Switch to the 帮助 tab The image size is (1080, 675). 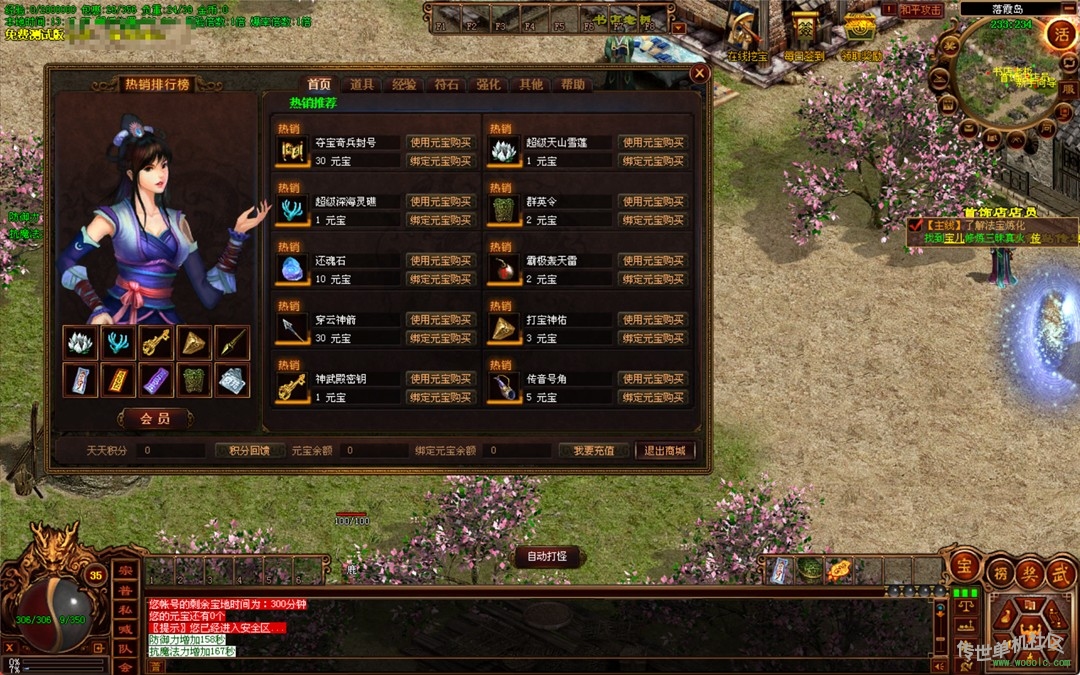click(573, 85)
